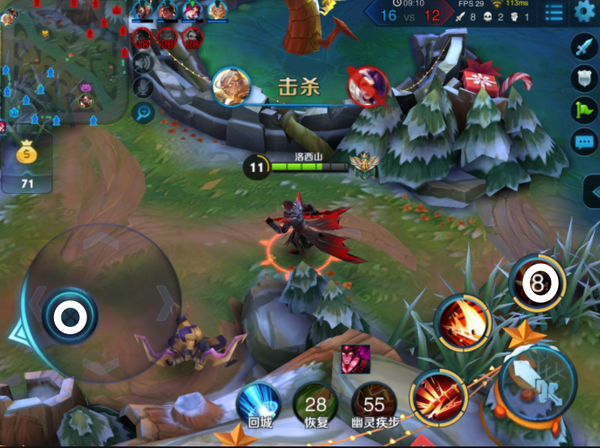This screenshot has height=448, width=600.
Task: Open the settings gear menu
Action: [x=584, y=12]
